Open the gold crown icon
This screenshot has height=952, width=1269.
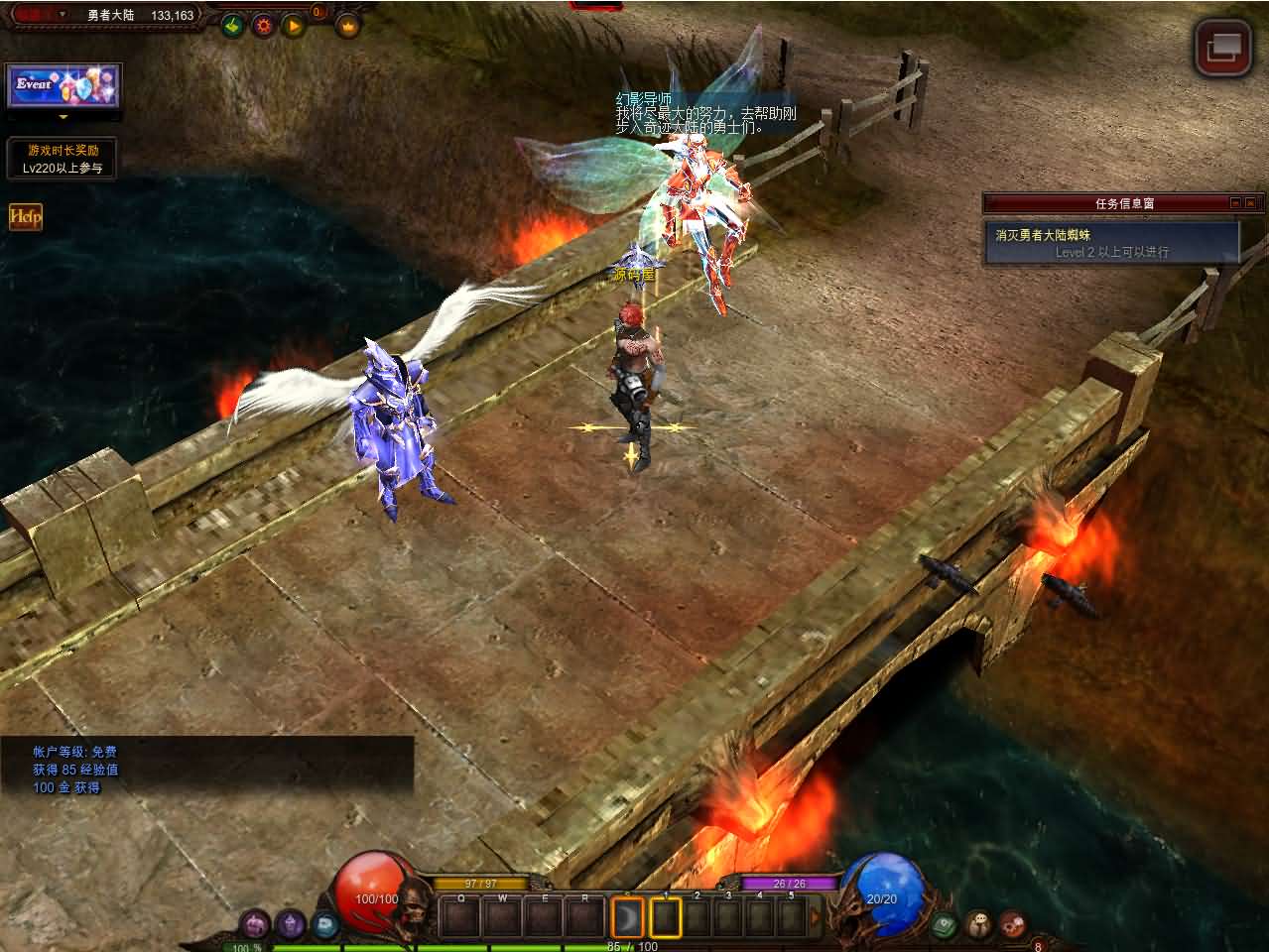tap(347, 27)
